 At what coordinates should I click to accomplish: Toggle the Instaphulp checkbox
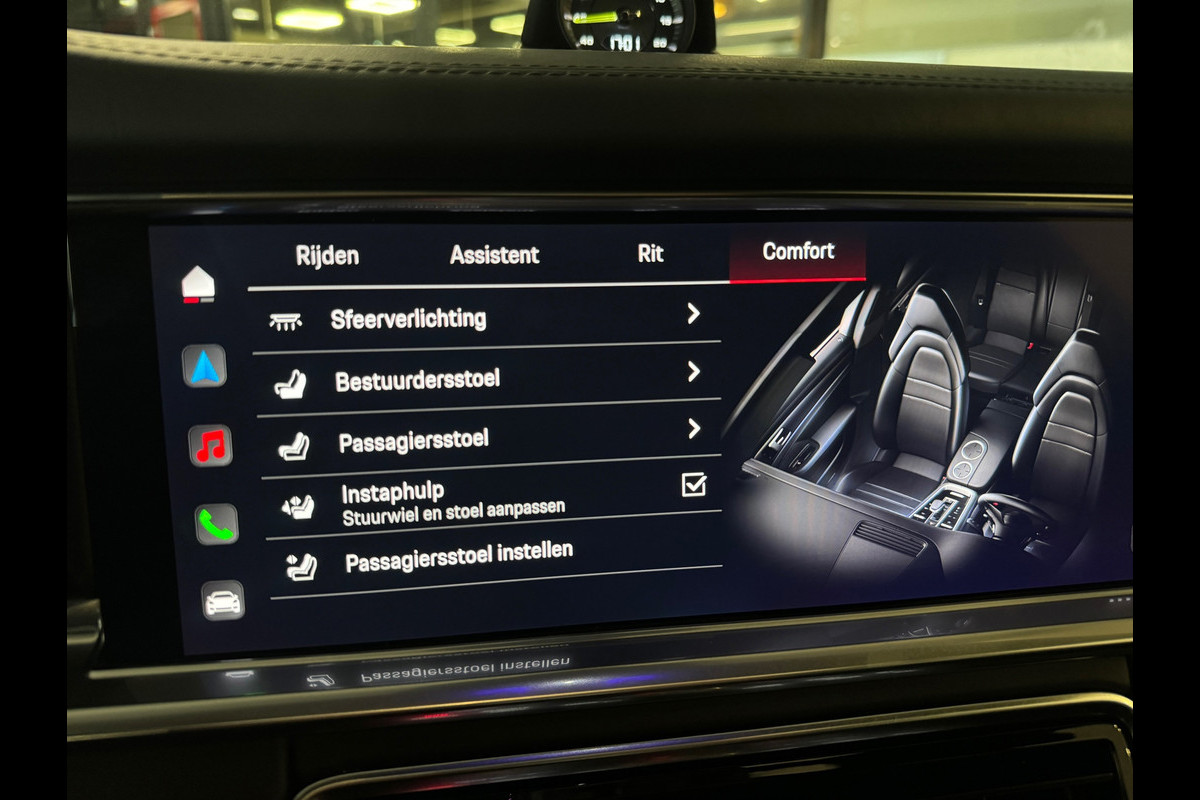click(x=693, y=485)
